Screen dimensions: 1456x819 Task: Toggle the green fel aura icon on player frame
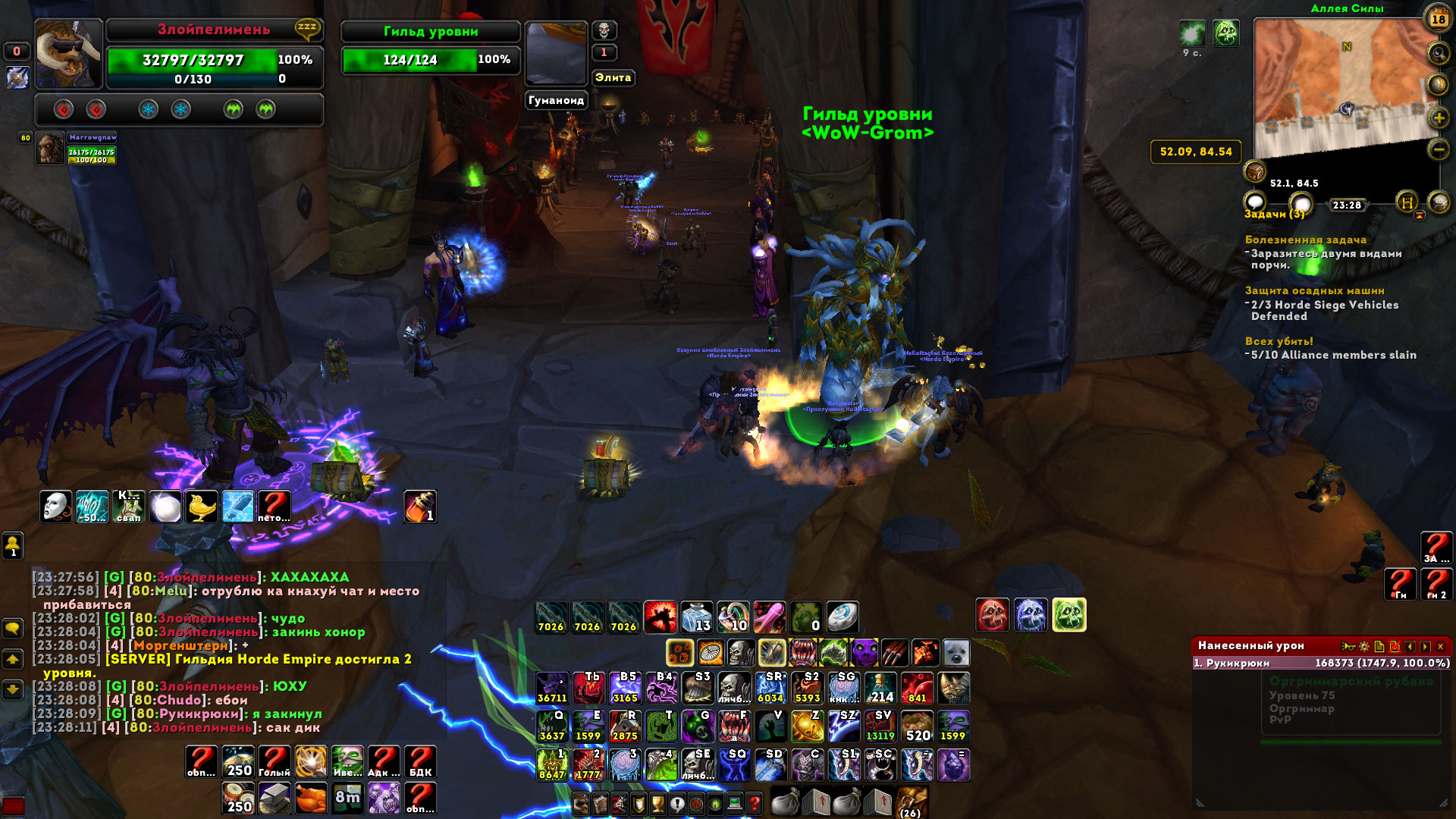click(x=234, y=110)
